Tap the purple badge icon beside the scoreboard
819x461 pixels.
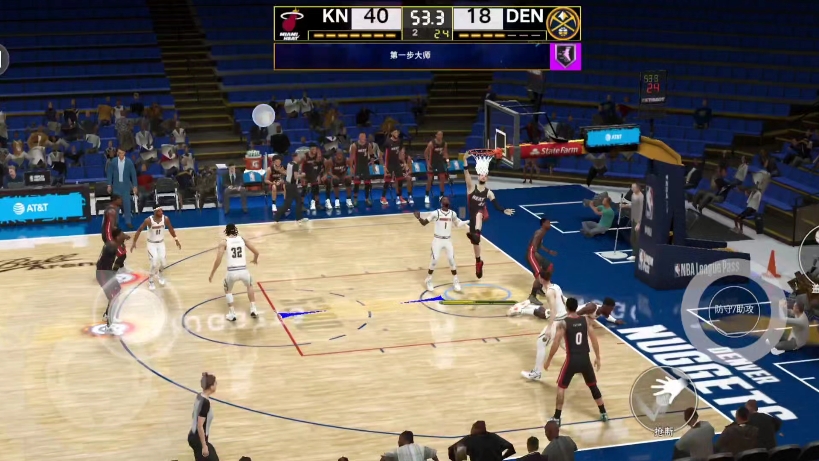tap(565, 56)
